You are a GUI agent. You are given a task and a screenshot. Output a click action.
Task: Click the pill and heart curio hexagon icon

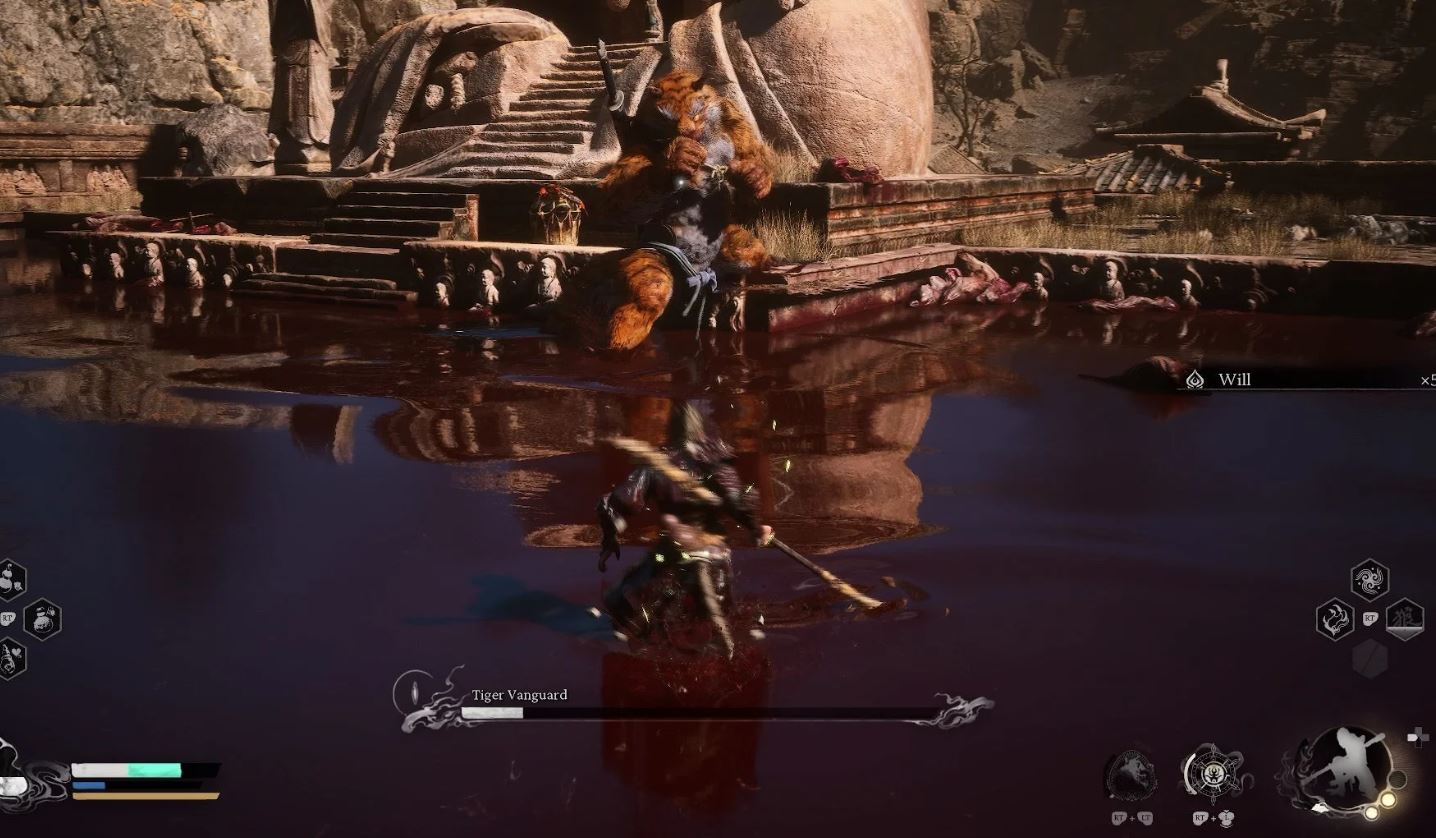coord(11,657)
